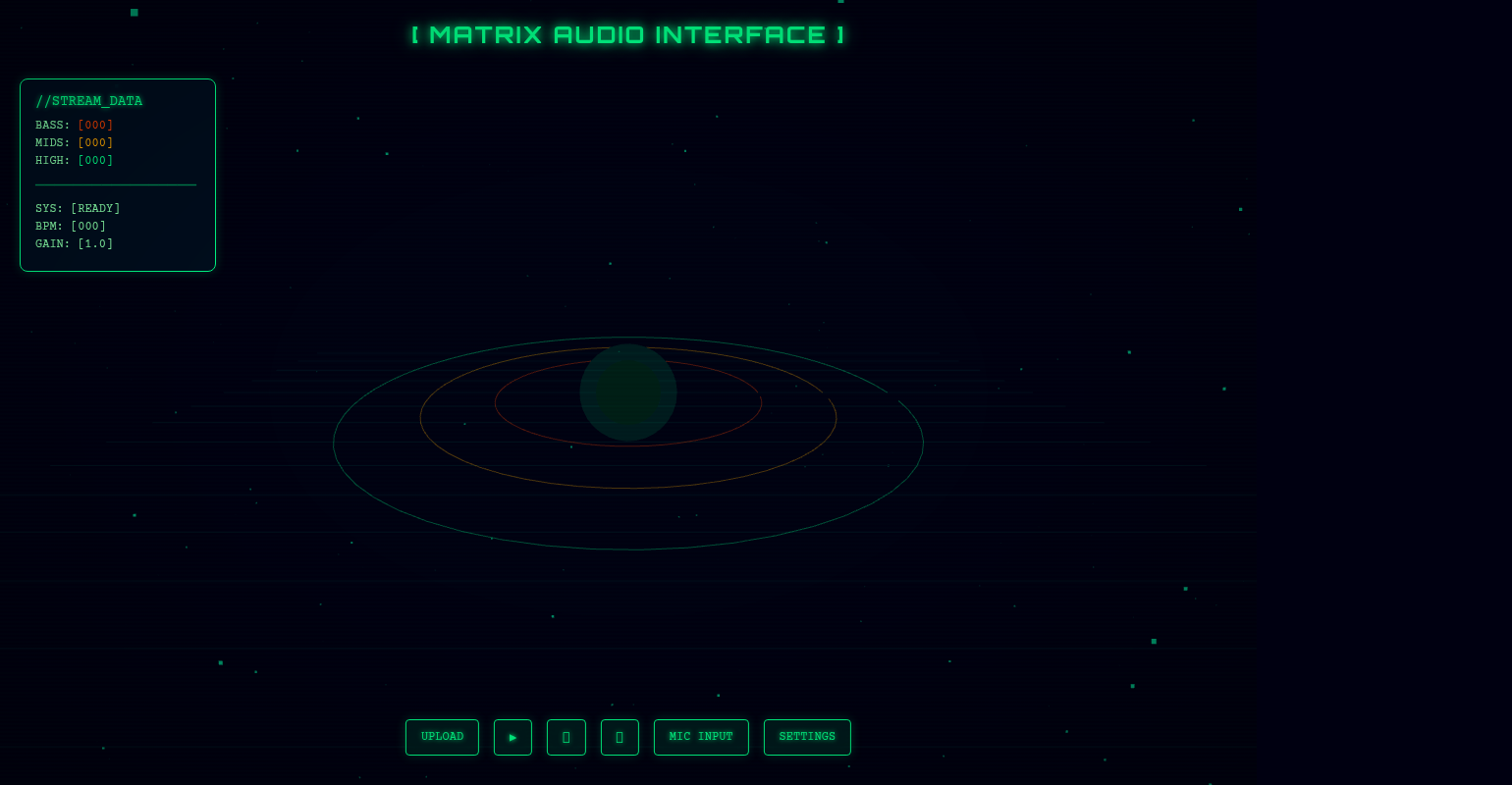Enable MIC INPUT audio capture
Image resolution: width=1512 pixels, height=785 pixels.
click(x=701, y=737)
